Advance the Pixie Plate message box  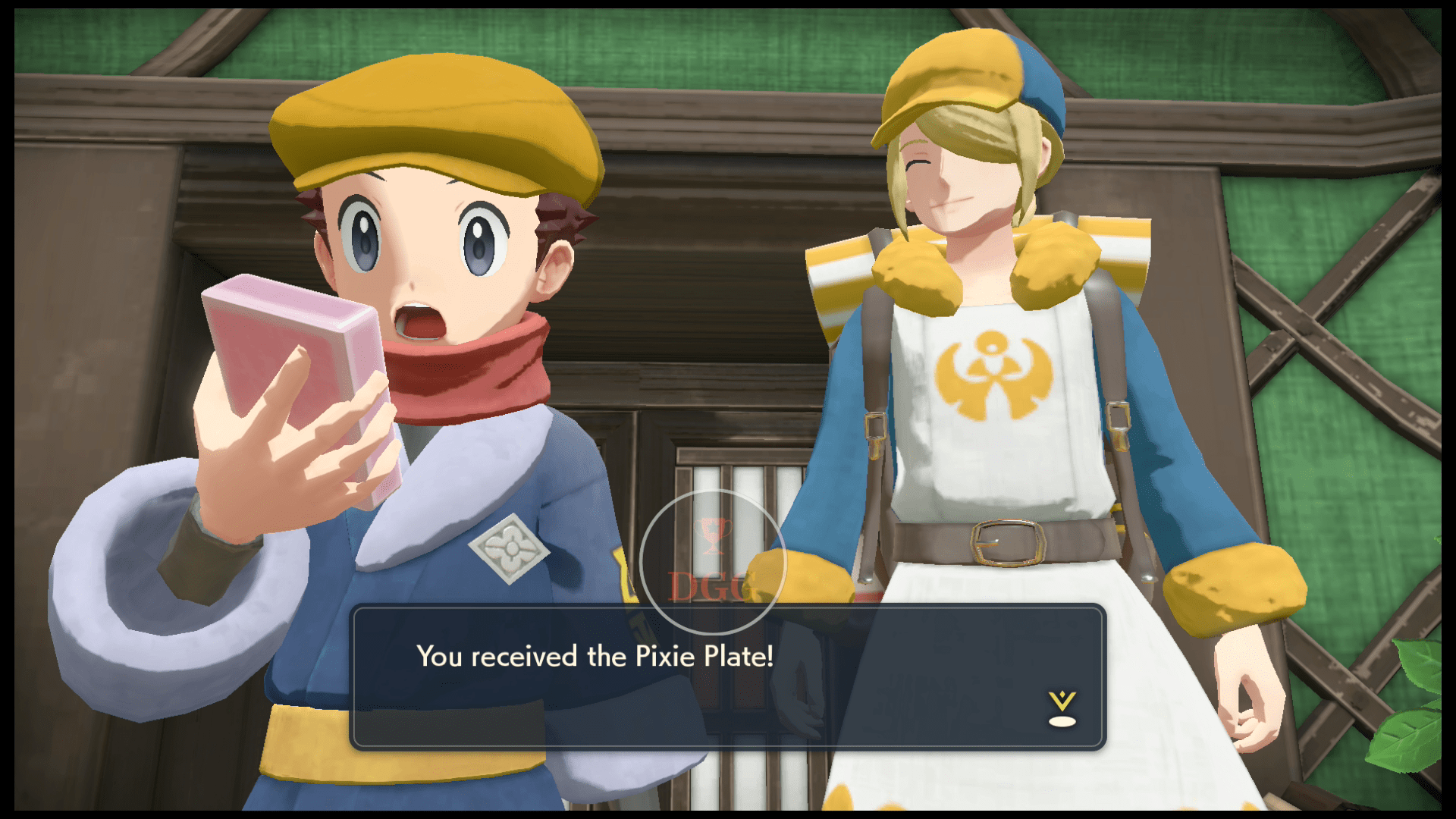tap(726, 676)
